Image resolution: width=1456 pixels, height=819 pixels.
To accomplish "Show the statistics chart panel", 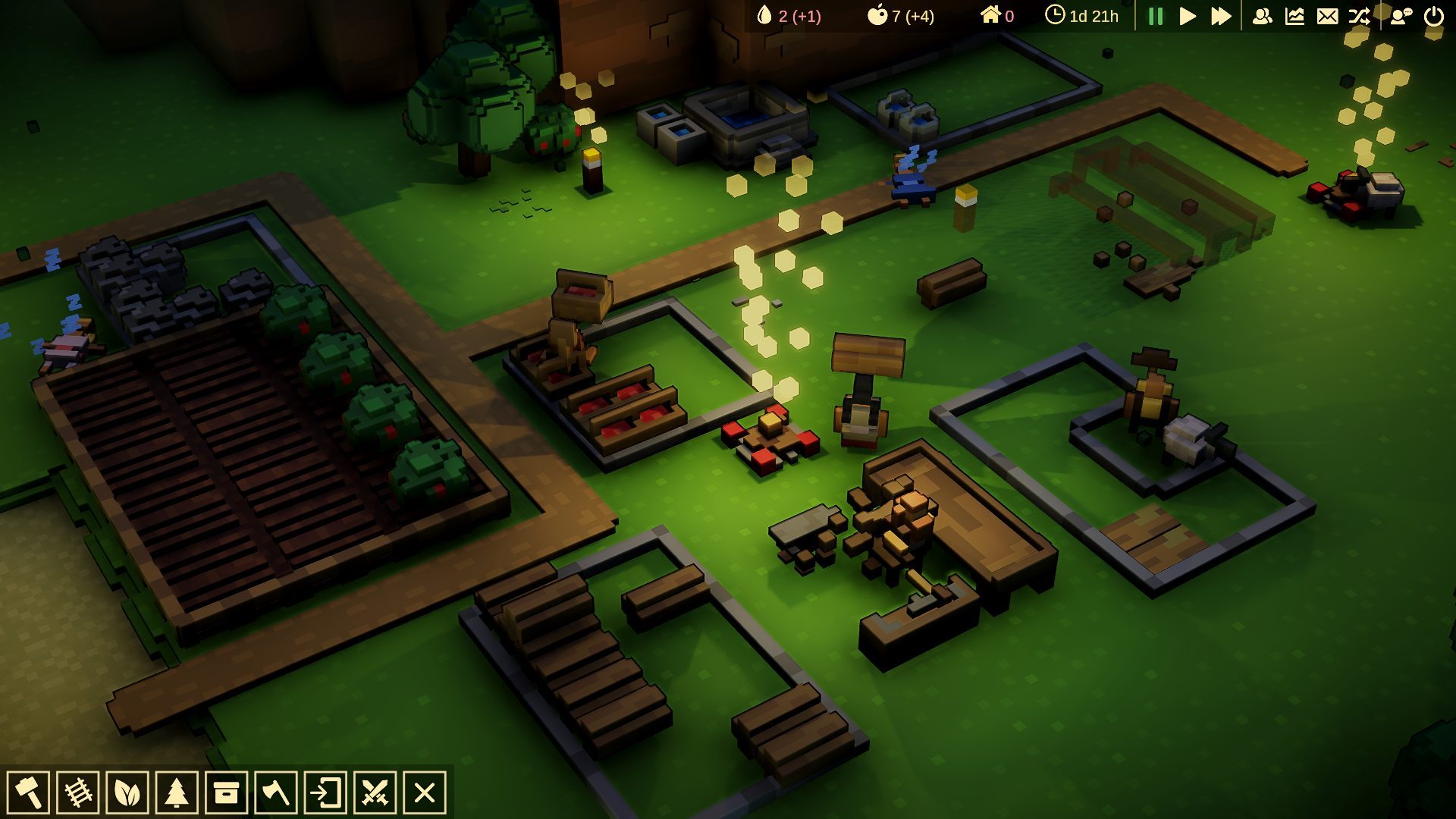I will [1294, 16].
